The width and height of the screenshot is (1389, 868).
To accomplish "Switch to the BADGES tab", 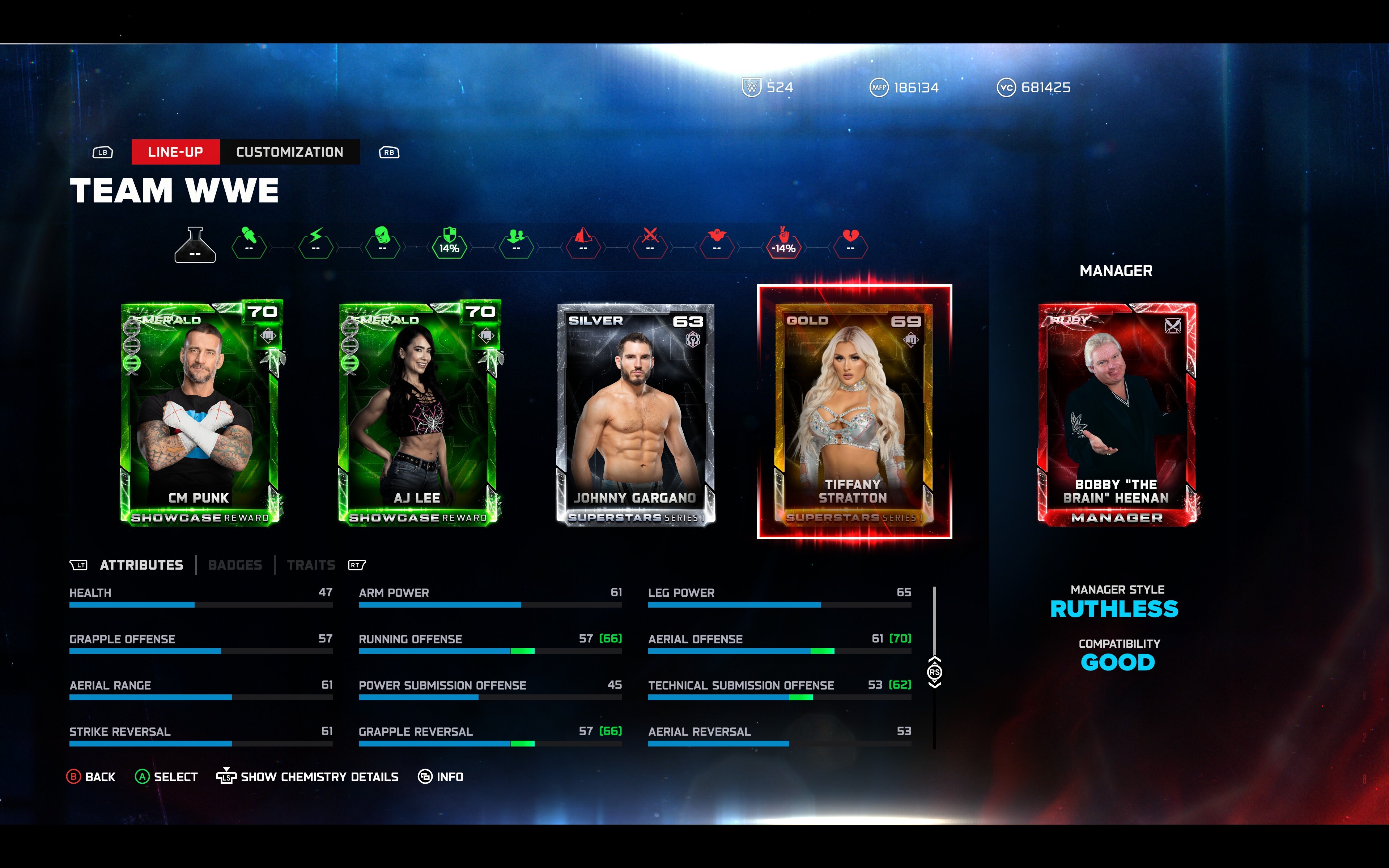I will point(236,564).
